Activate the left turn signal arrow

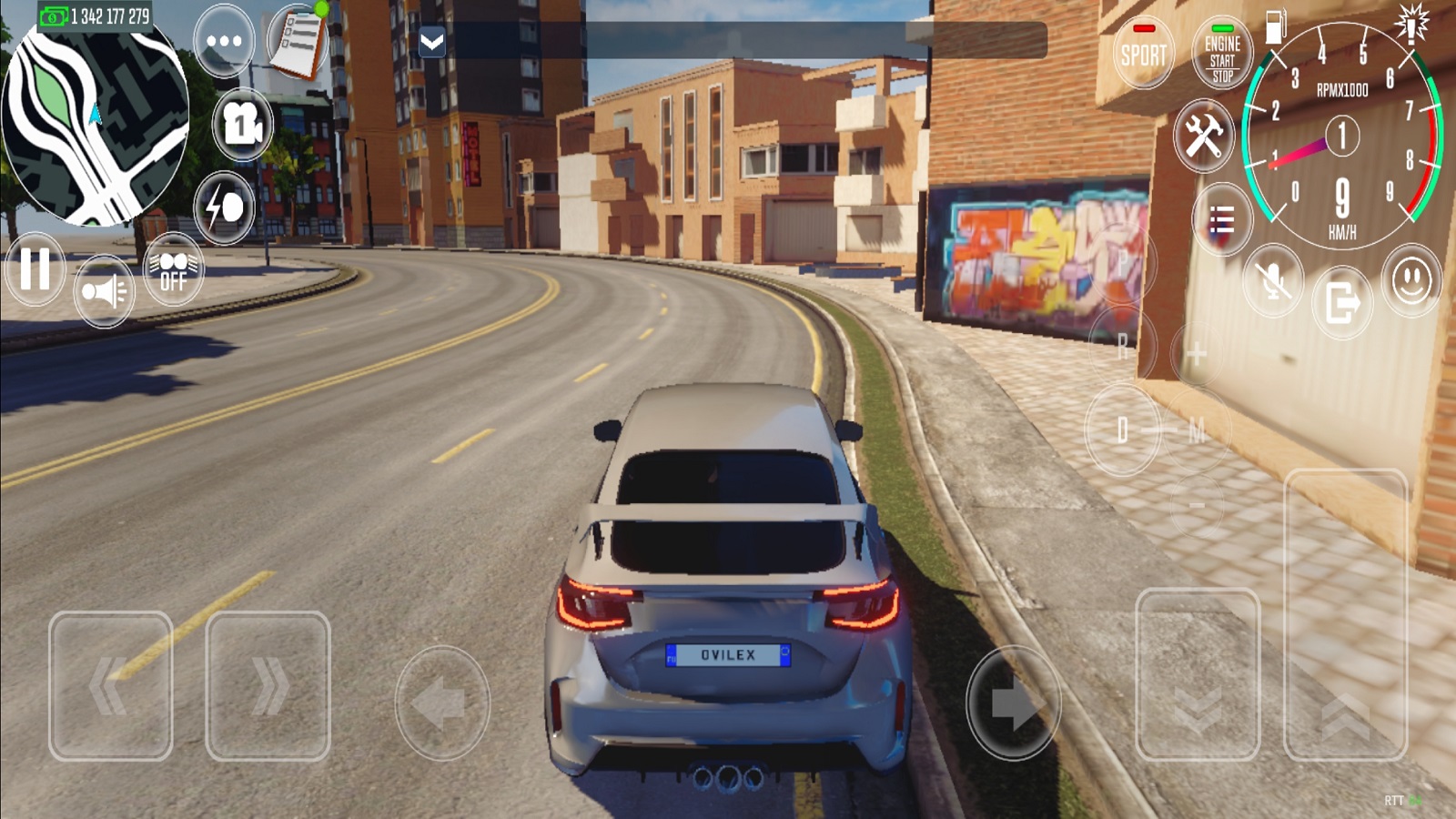pos(442,703)
